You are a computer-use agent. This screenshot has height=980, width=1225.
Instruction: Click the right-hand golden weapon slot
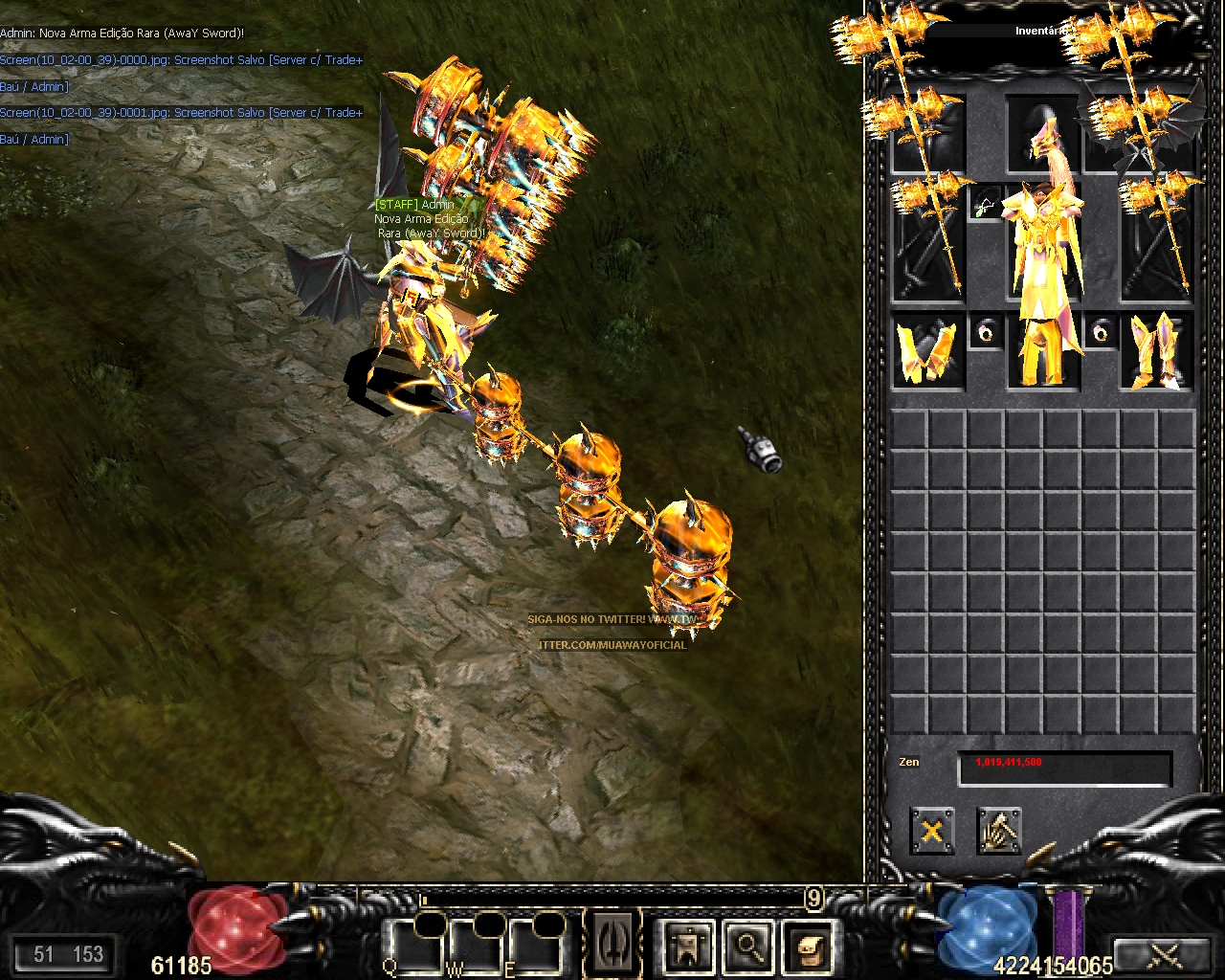[1157, 239]
